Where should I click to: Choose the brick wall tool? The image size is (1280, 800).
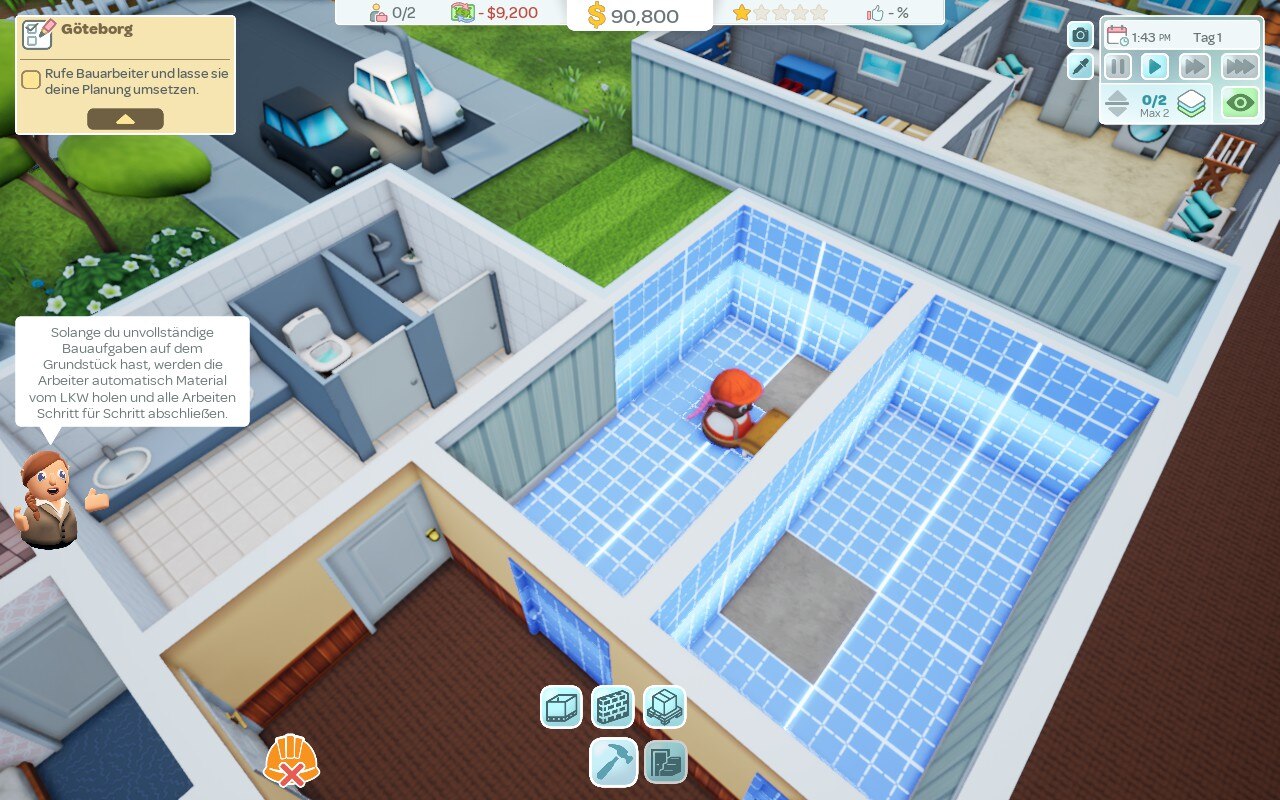(613, 707)
